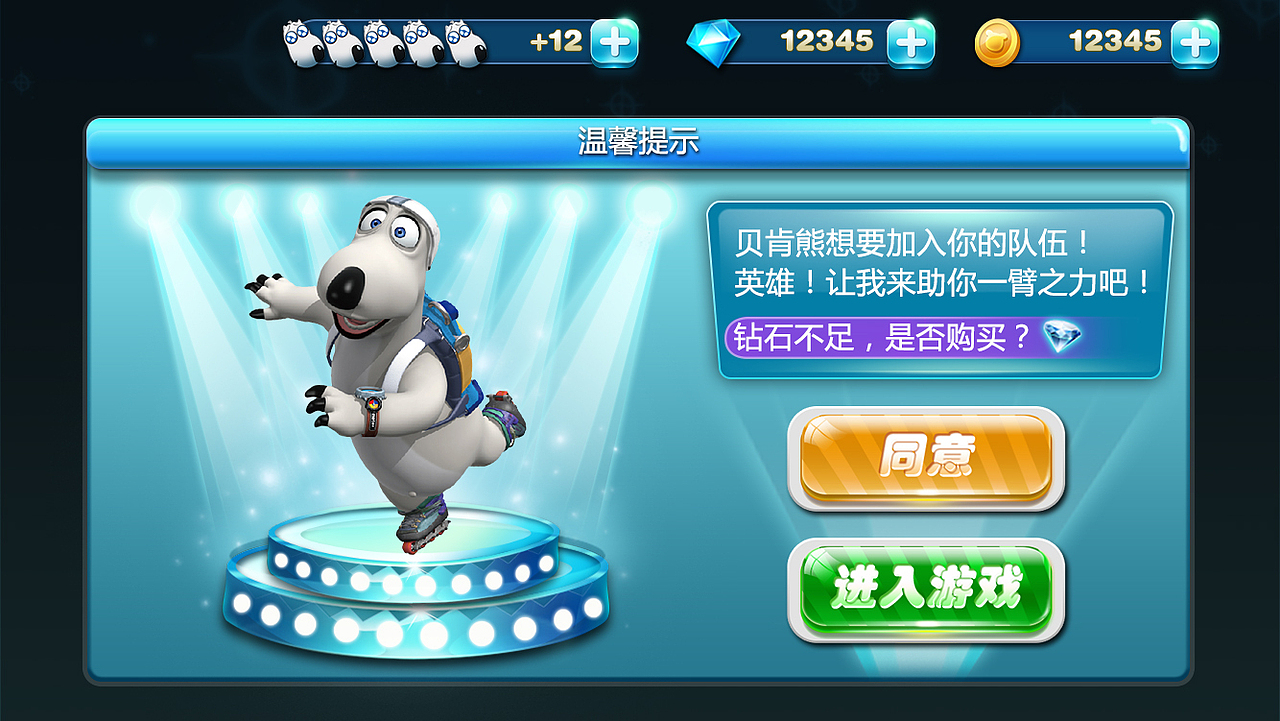Click the fourth bear head icon
The height and width of the screenshot is (721, 1280).
click(x=422, y=40)
